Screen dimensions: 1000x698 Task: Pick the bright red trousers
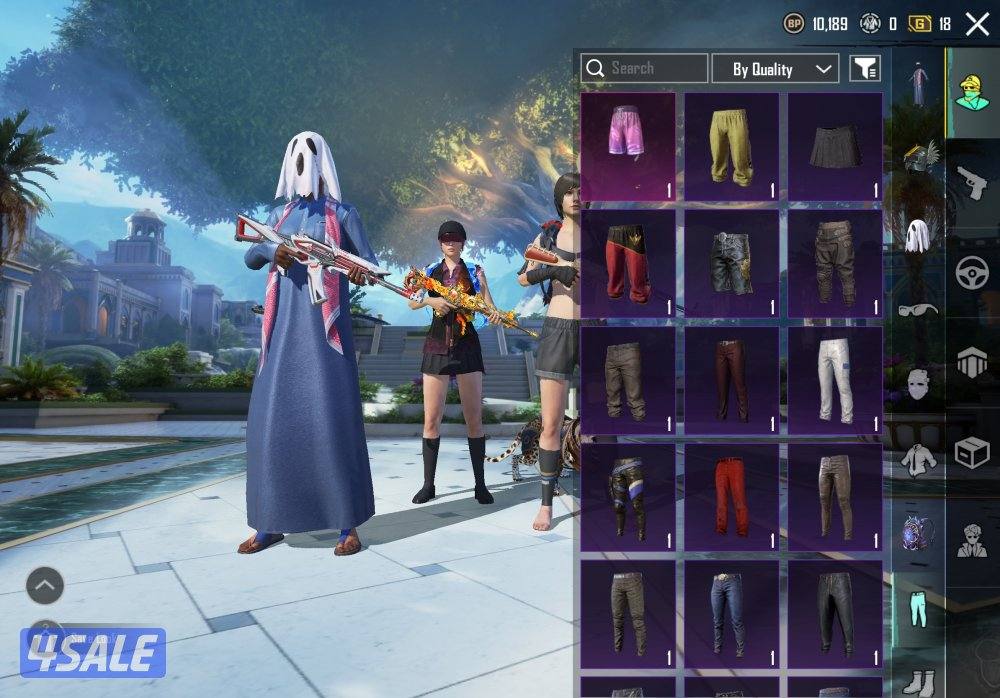tap(732, 495)
